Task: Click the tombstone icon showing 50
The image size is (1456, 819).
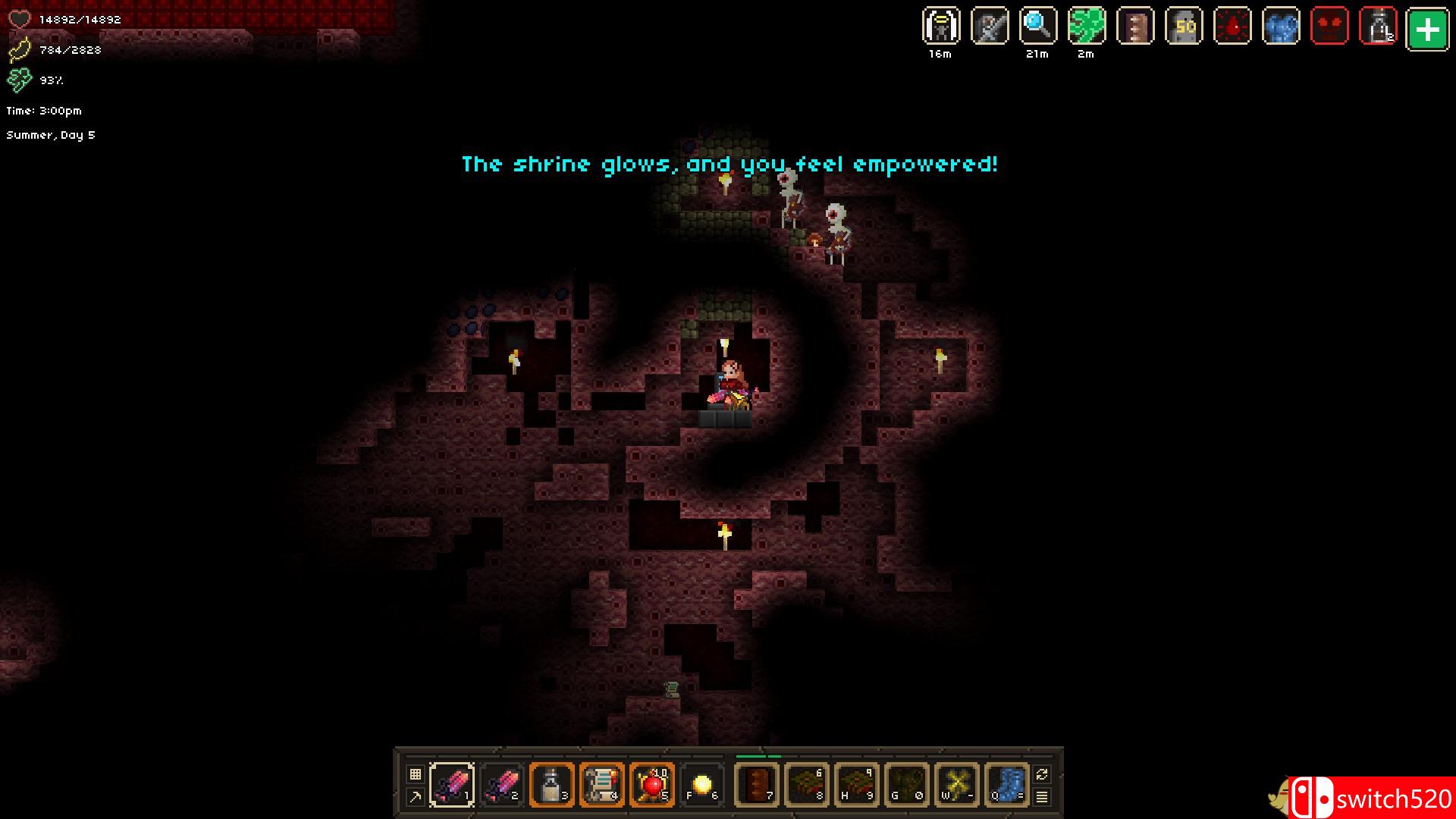Action: coord(1185,25)
